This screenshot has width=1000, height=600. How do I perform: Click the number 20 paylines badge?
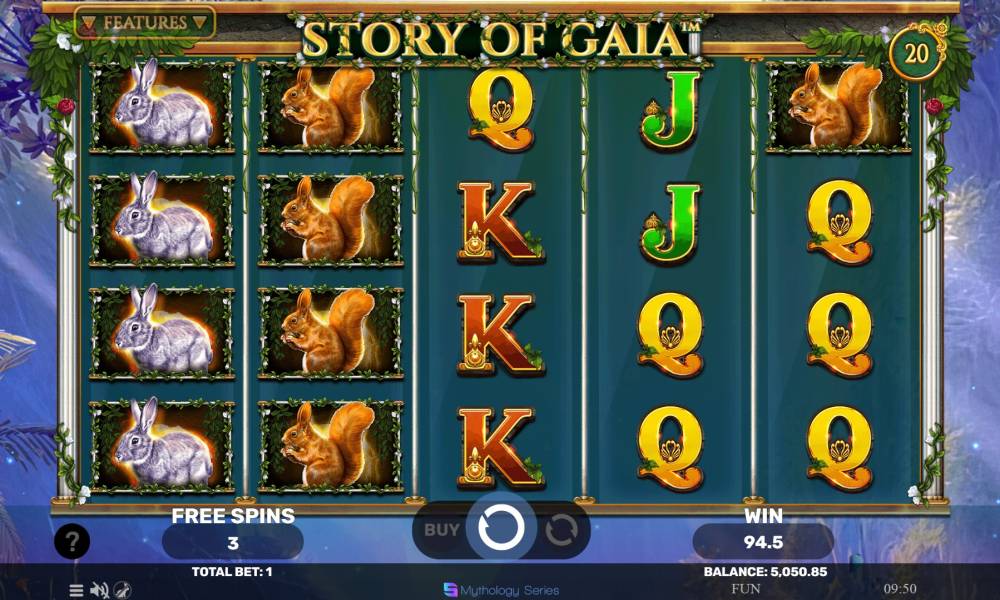click(x=917, y=53)
